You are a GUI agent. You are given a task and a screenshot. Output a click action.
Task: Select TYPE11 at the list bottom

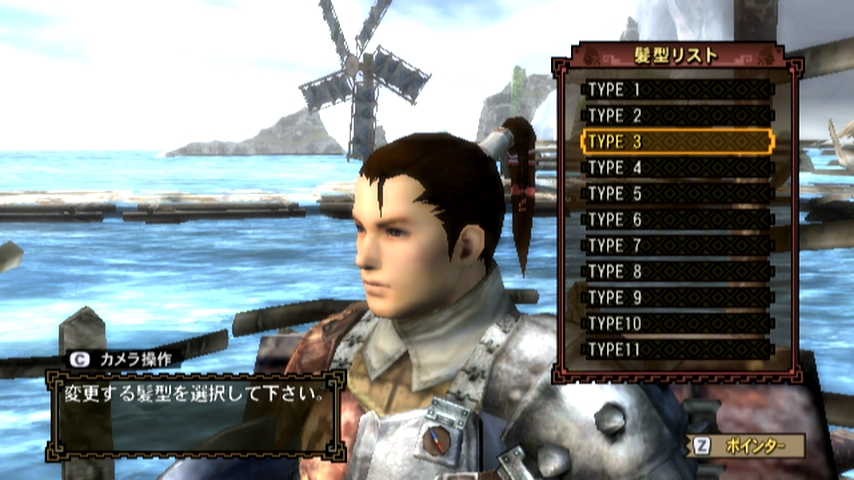(x=677, y=349)
